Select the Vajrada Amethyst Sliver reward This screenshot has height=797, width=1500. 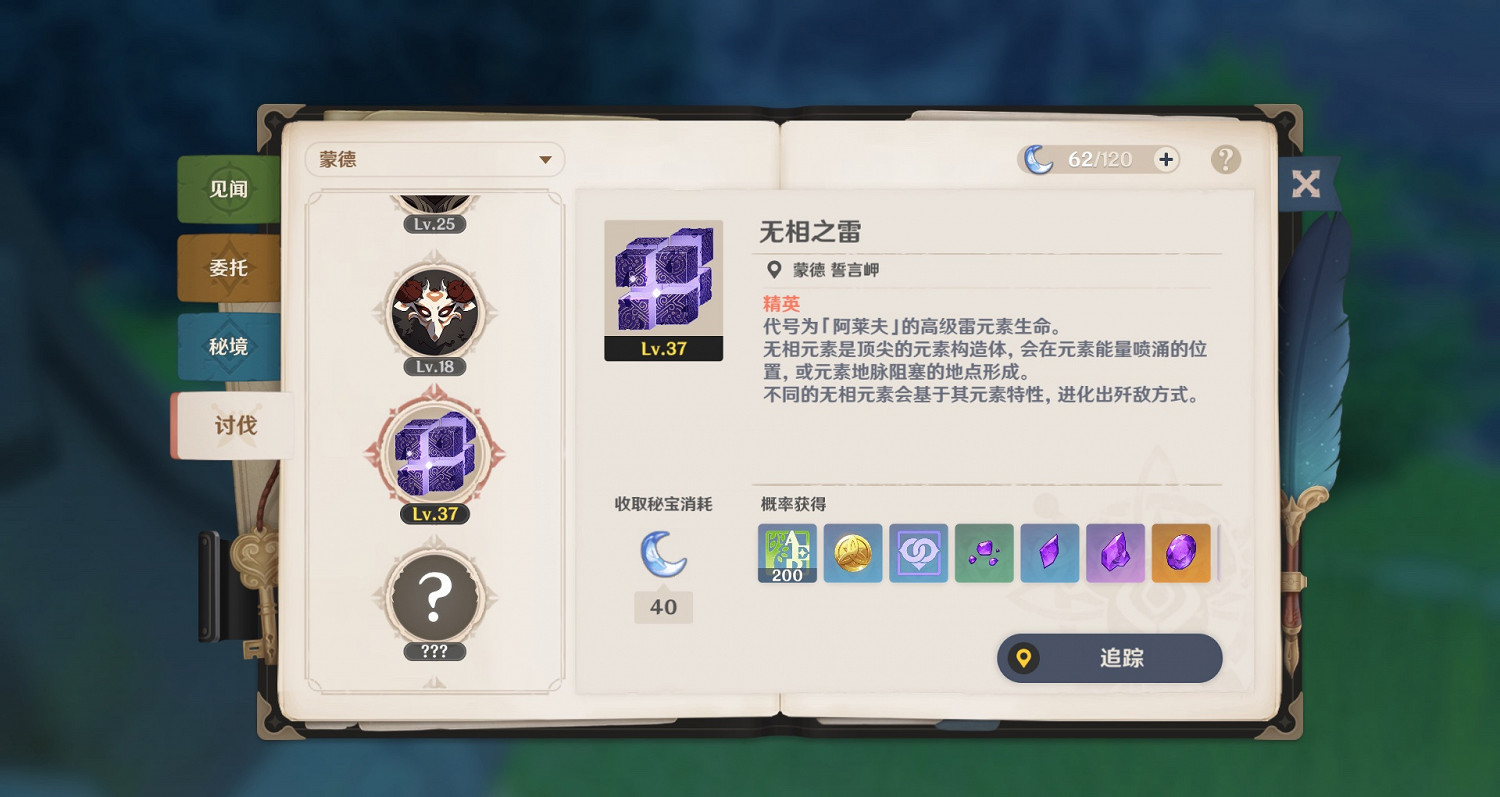click(x=1049, y=552)
